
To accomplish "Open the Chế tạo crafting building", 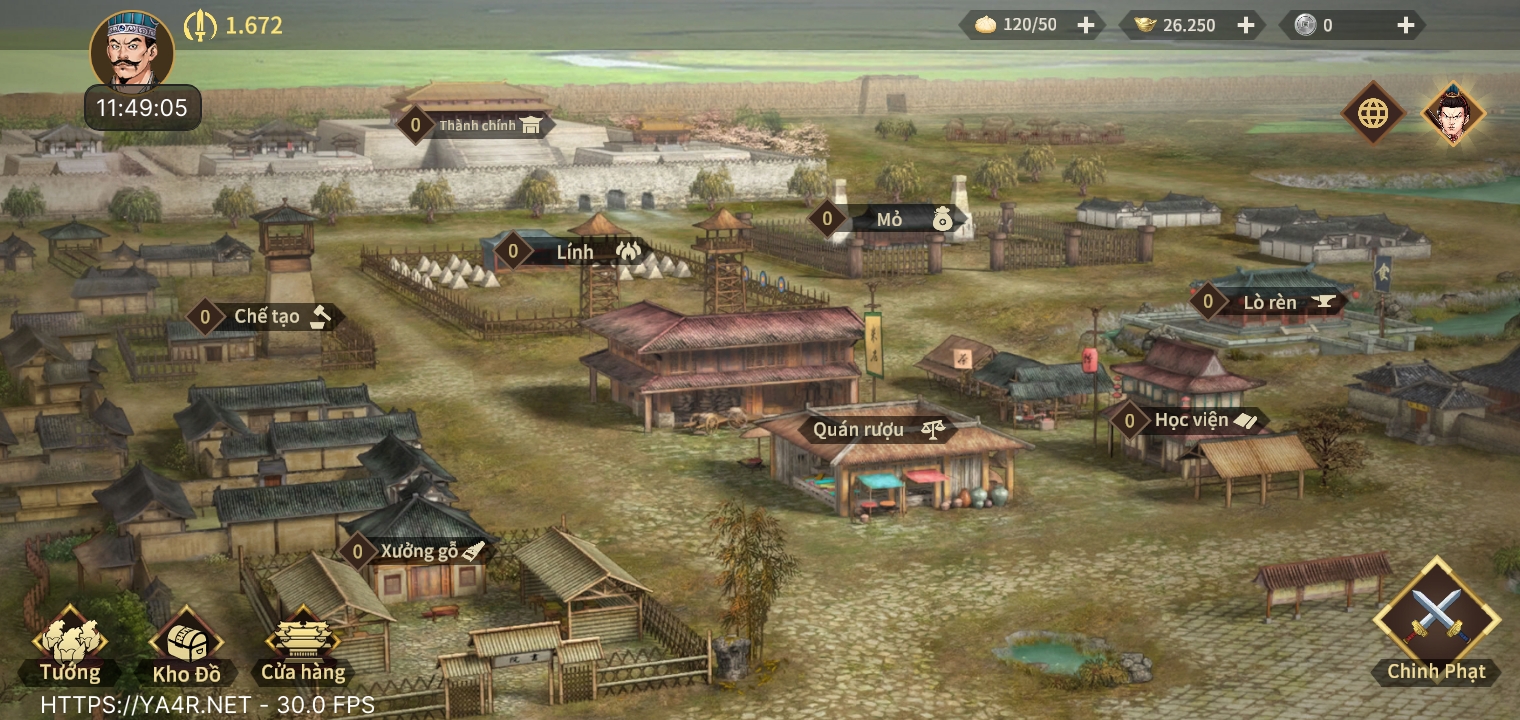I will click(268, 317).
